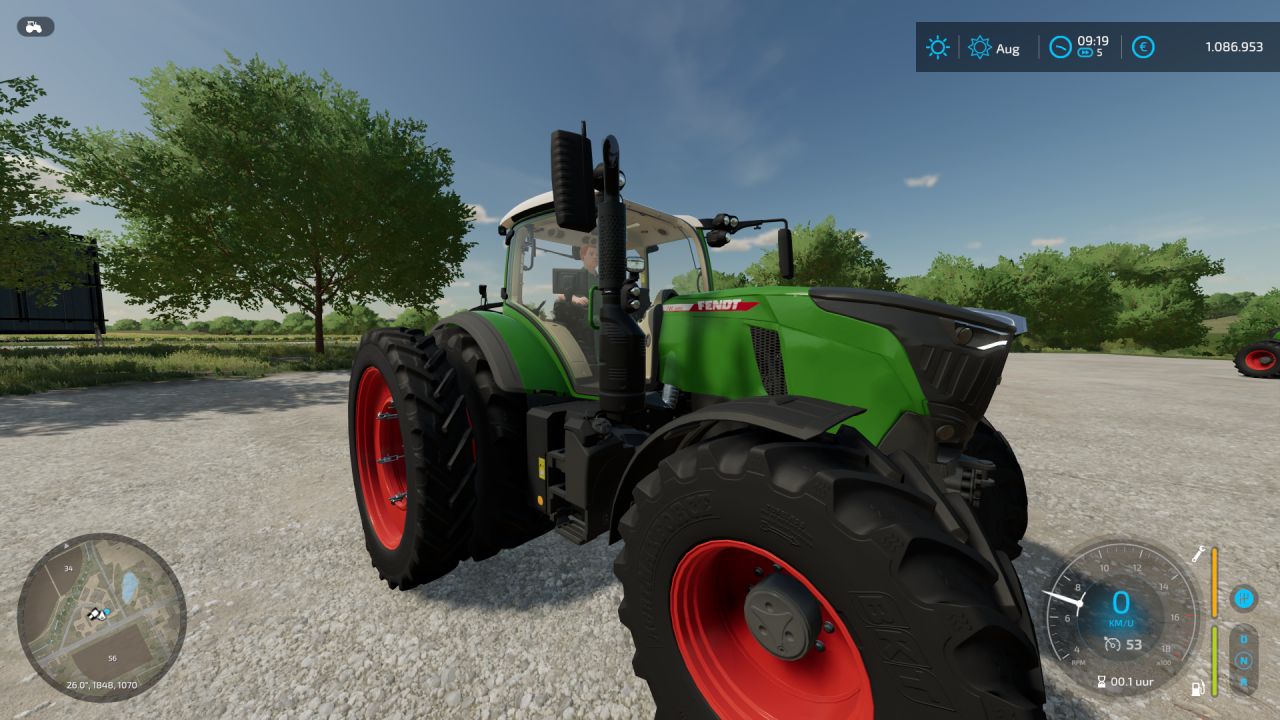Click the green fuel level bar
The image size is (1280, 720).
[x=1214, y=660]
